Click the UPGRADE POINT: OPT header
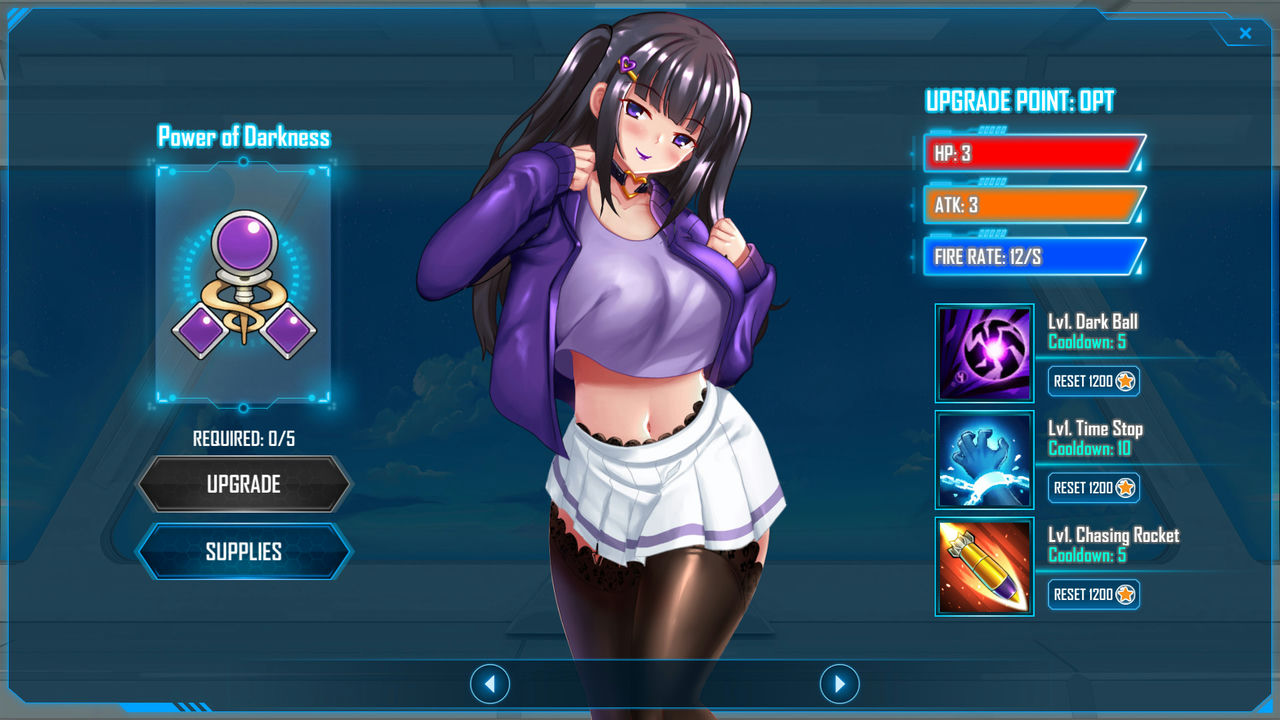 (1022, 102)
